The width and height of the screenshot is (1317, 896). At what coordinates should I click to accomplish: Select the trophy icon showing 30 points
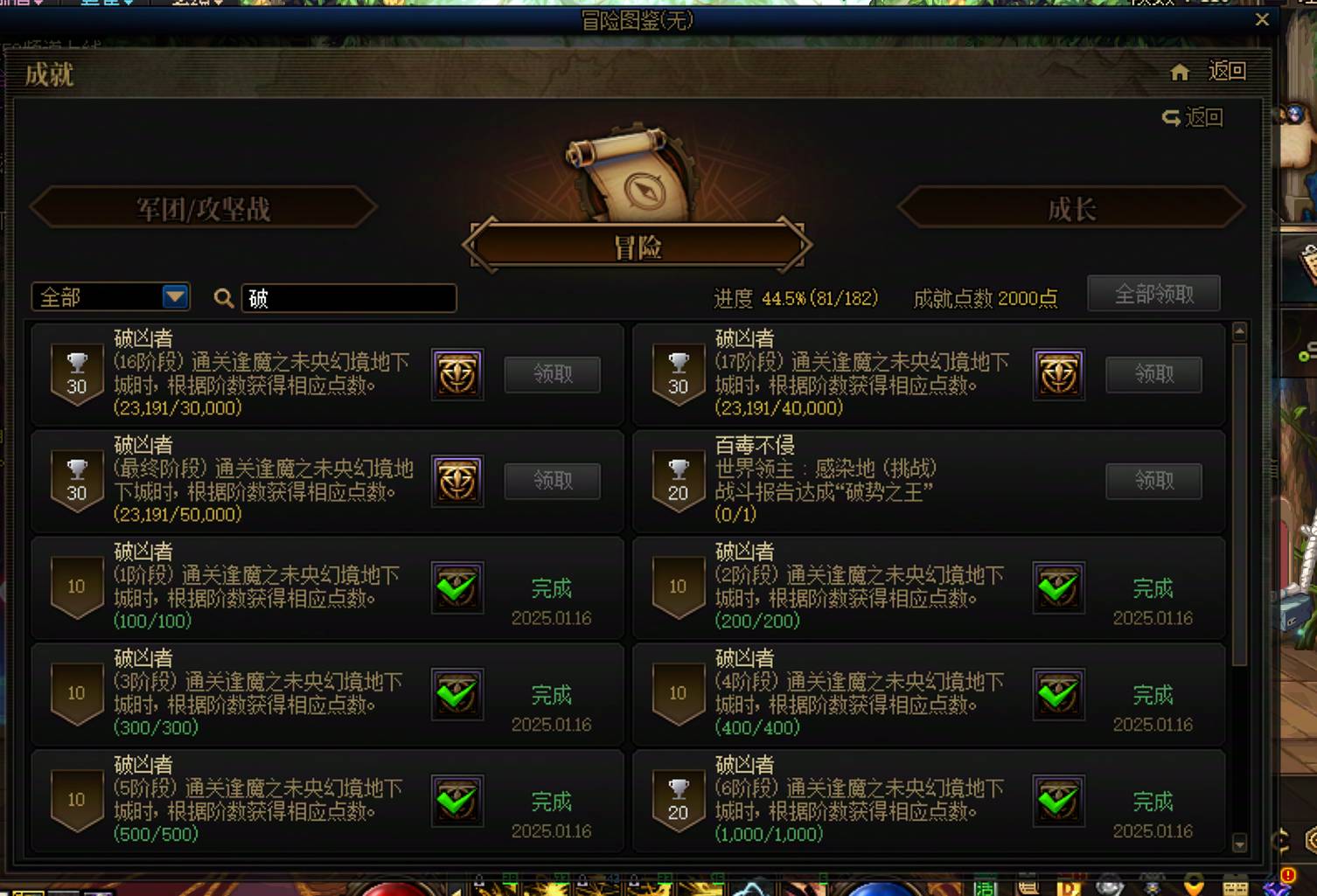[76, 375]
